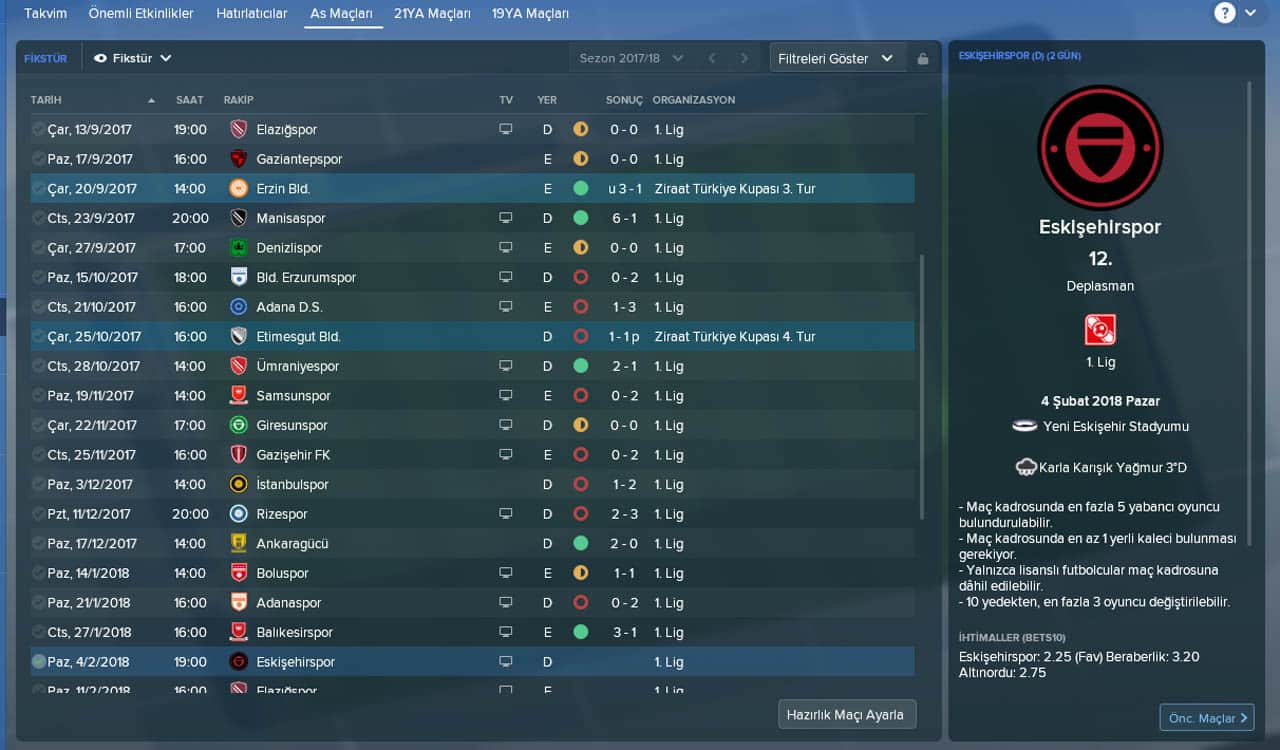
Task: Click the Eskişehirspor club badge
Action: coord(1100,147)
